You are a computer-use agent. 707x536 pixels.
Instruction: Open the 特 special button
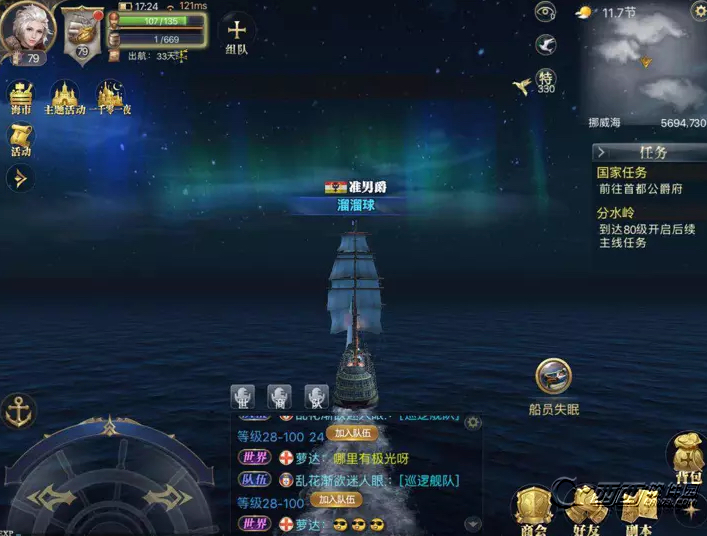point(546,80)
